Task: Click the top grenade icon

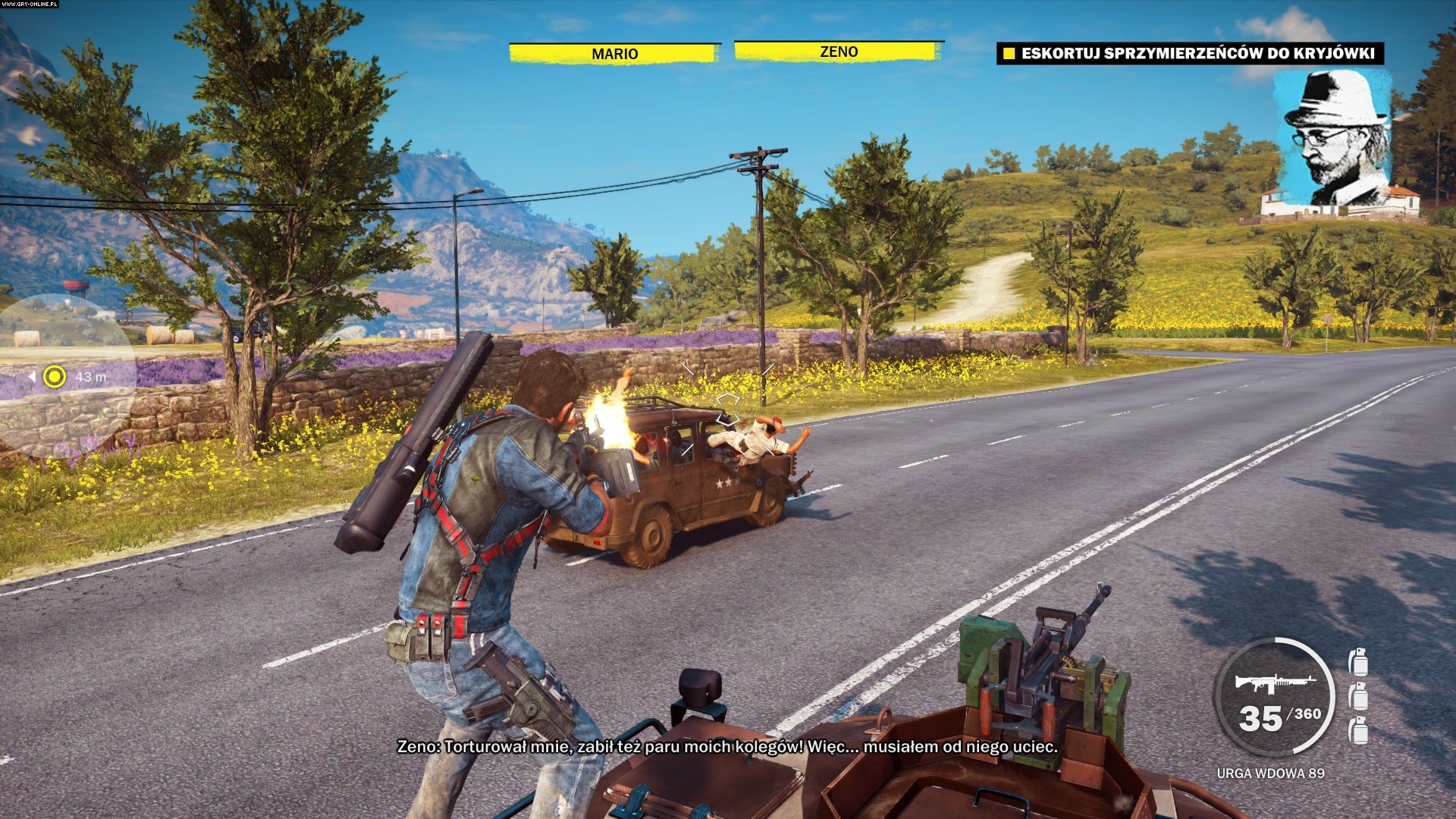Action: point(1359,661)
